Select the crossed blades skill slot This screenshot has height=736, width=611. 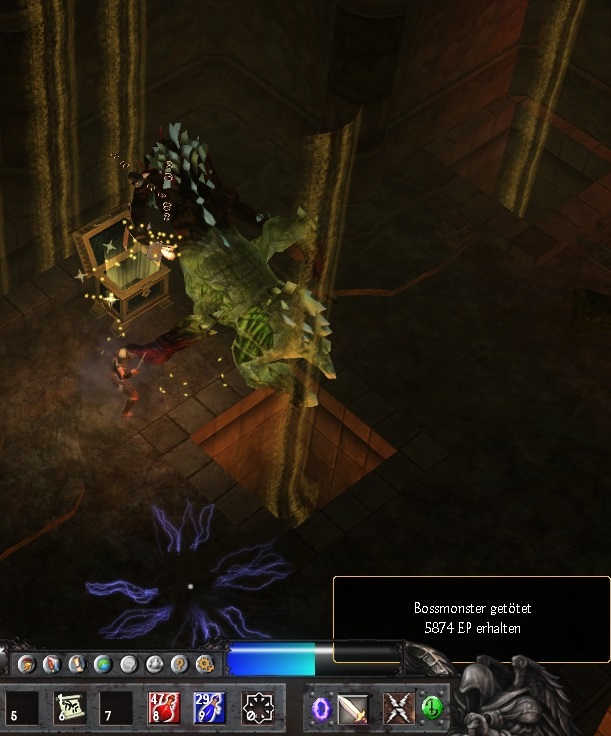(x=400, y=708)
